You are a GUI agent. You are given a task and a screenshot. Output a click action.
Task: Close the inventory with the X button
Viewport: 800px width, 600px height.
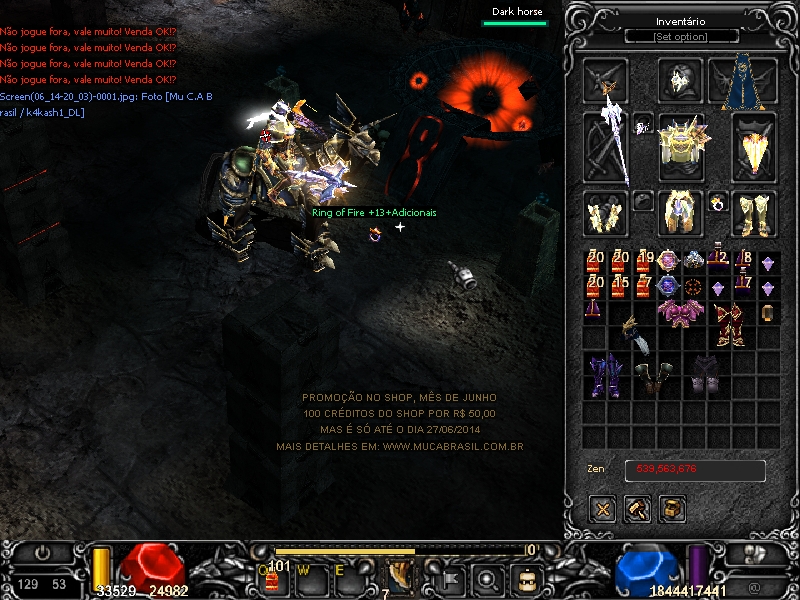point(604,509)
